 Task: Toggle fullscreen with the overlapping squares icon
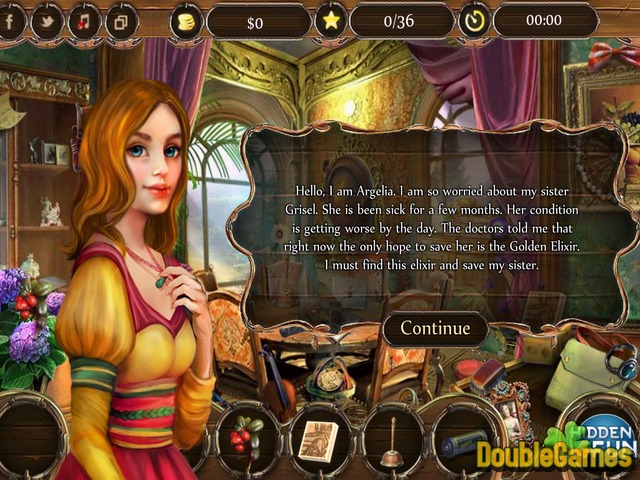click(x=122, y=20)
